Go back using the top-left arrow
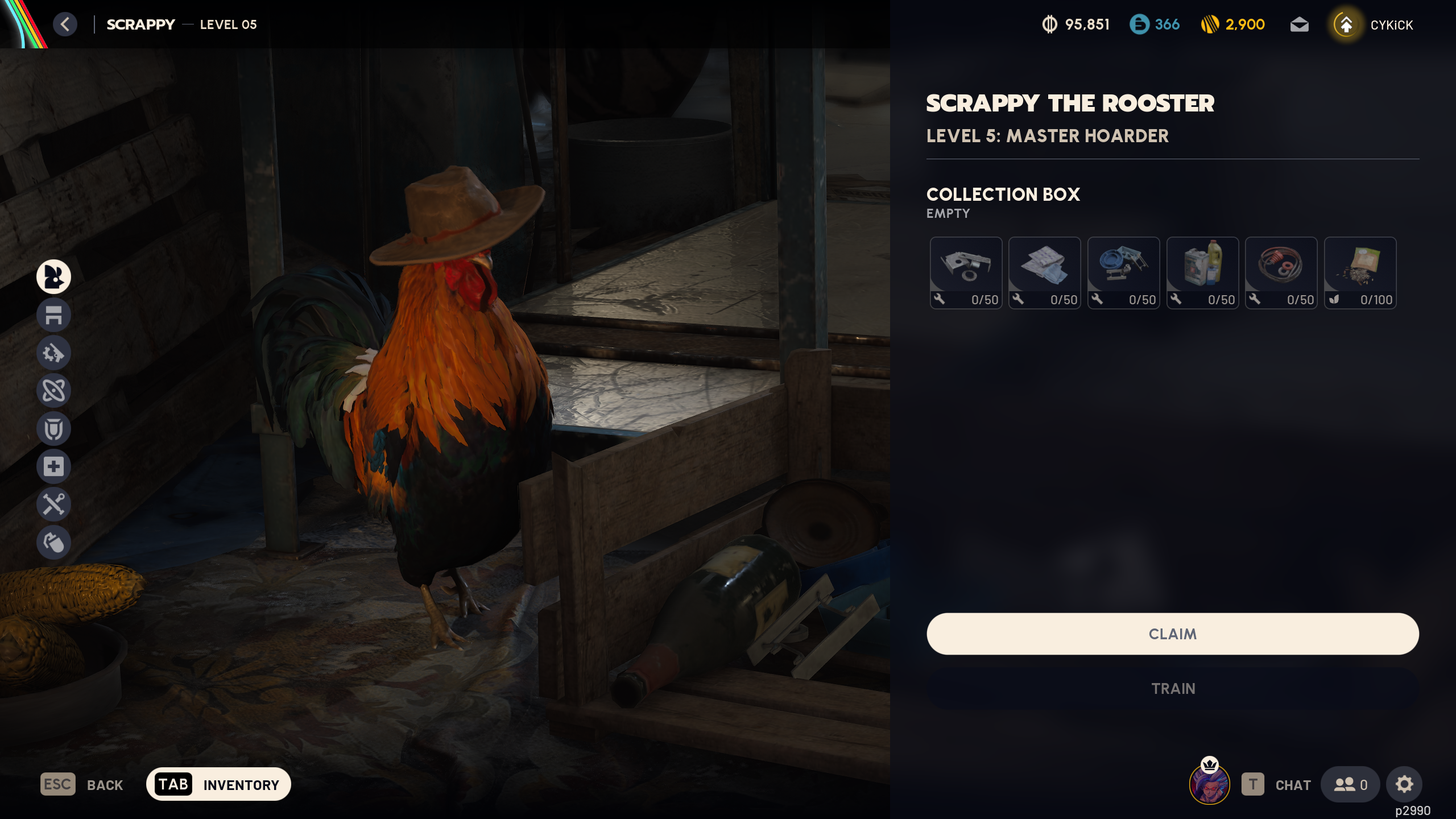Image resolution: width=1456 pixels, height=819 pixels. coord(65,24)
